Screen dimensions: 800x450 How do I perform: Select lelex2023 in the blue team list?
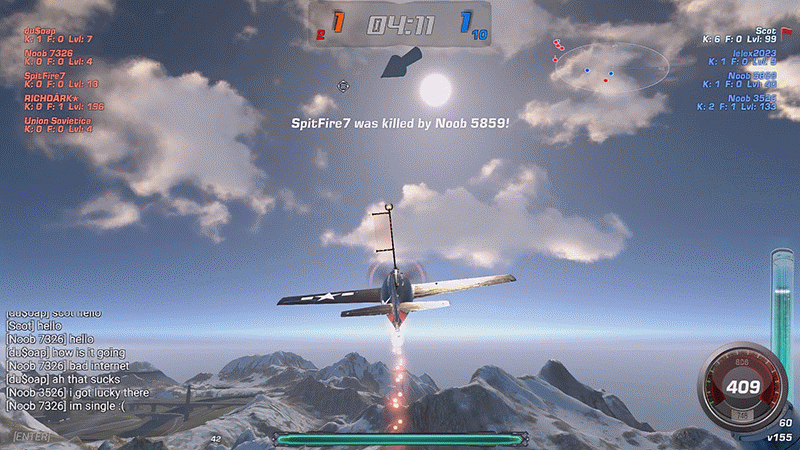[x=755, y=53]
